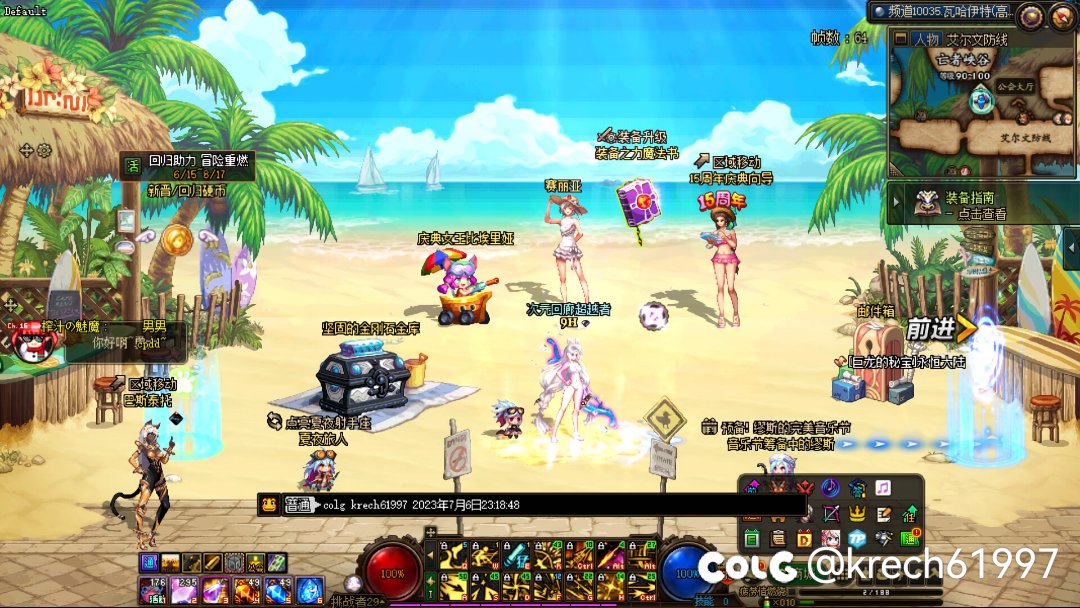
Task: Open the yellow D calendar icon
Action: pyautogui.click(x=805, y=539)
